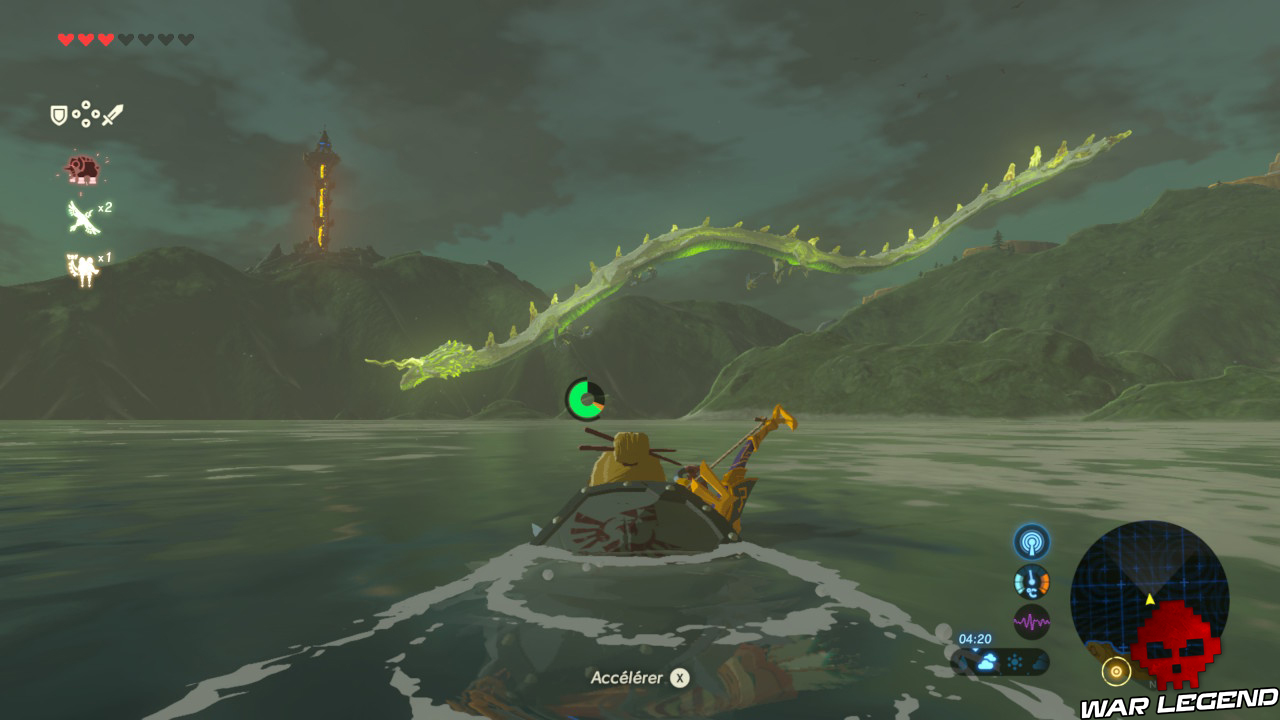Expand the d-pad left selector circle
The image size is (1280, 720).
tap(76, 116)
